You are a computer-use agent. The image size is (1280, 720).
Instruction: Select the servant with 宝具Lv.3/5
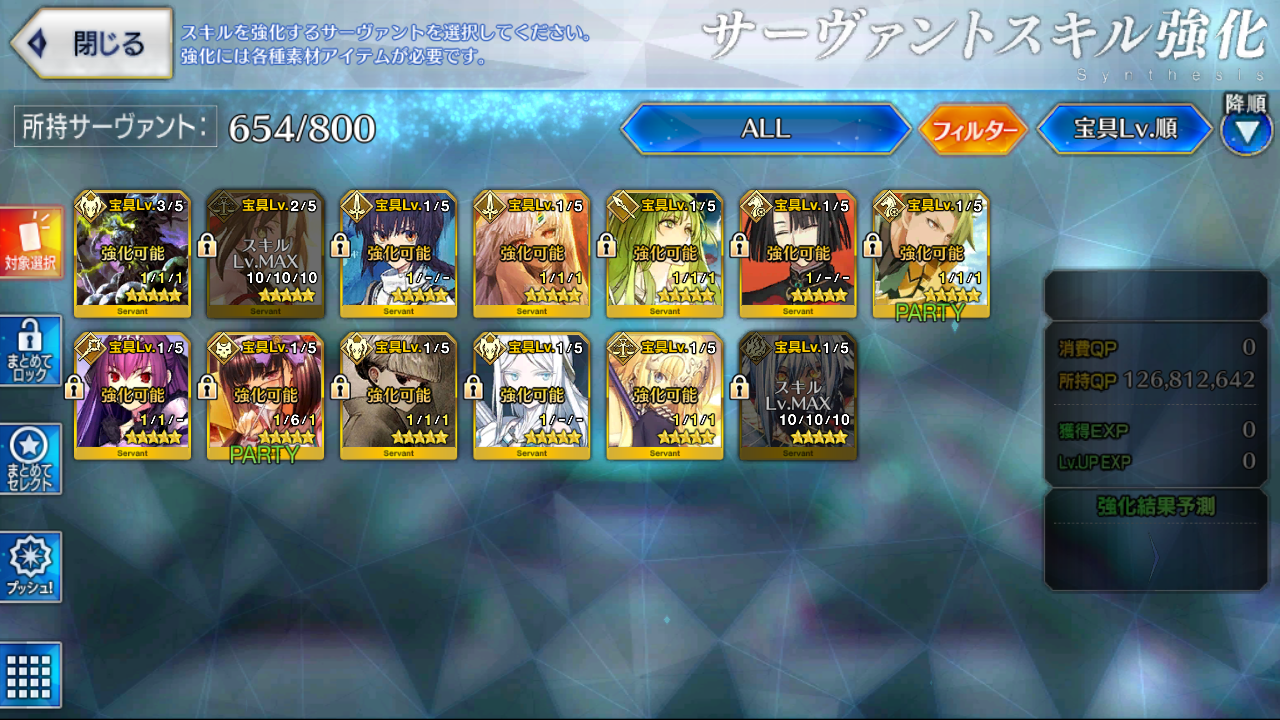[132, 254]
